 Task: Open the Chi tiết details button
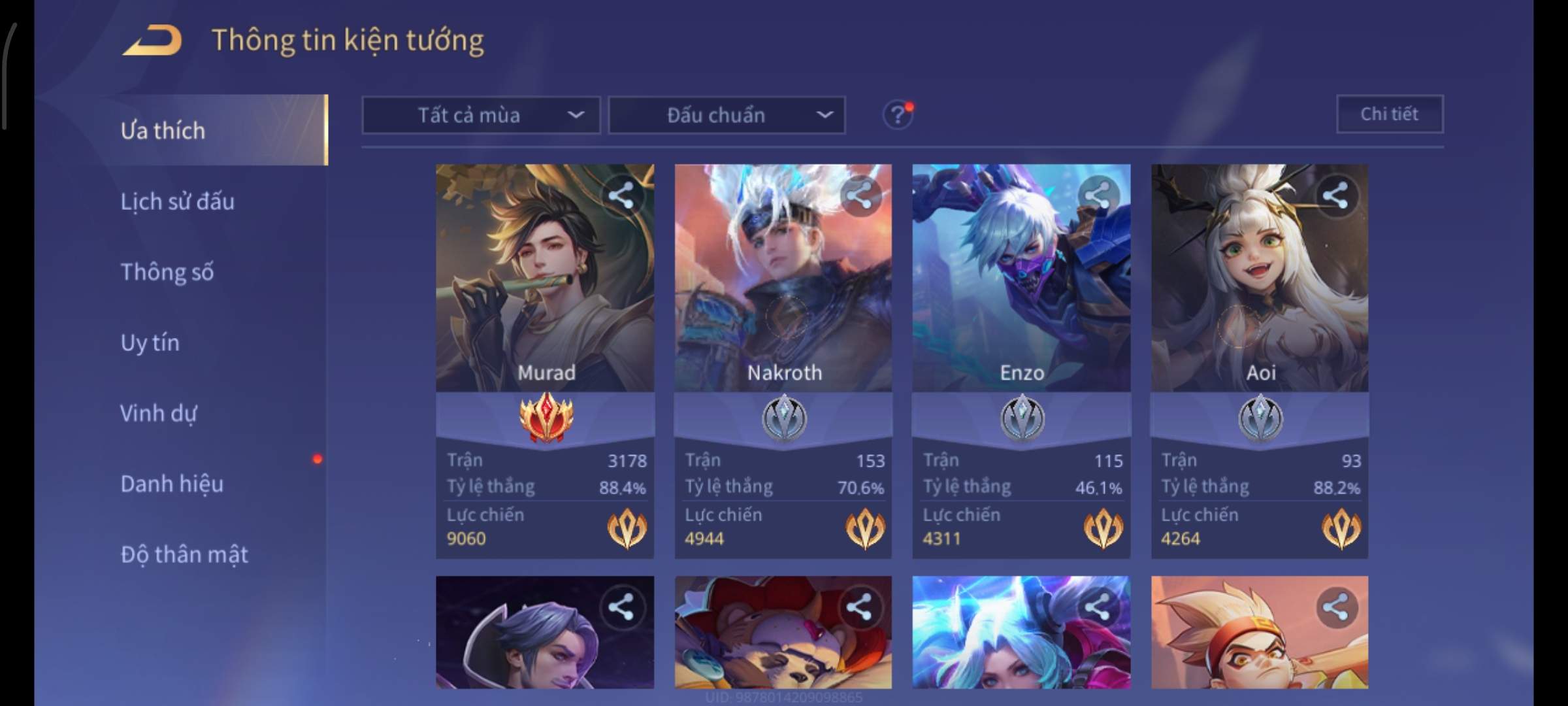click(x=1389, y=114)
